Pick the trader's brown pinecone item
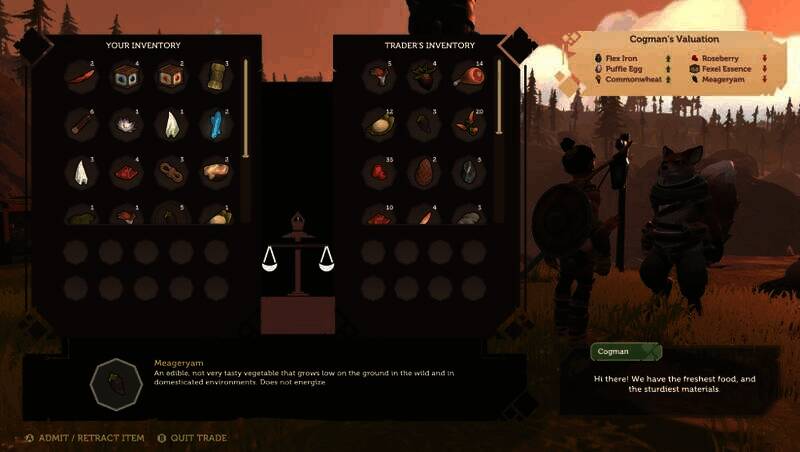 pos(424,172)
